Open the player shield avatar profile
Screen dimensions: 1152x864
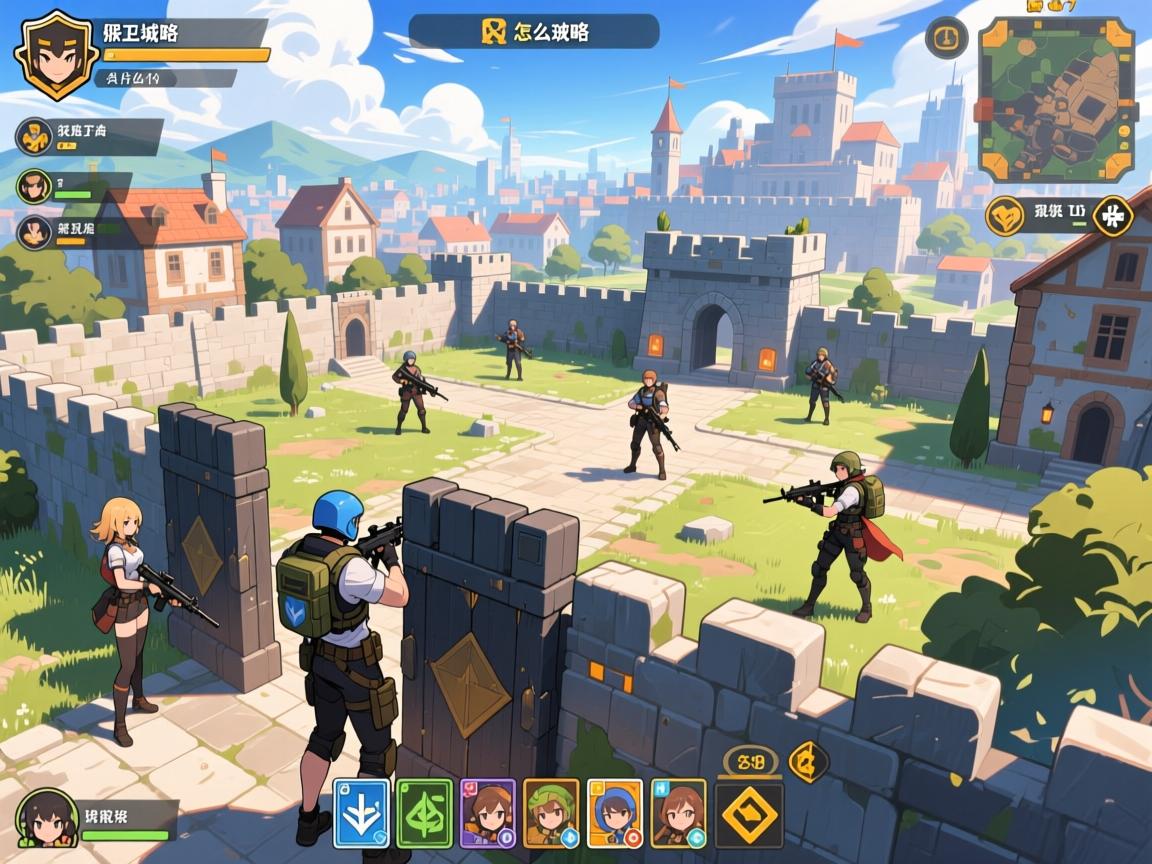pyautogui.click(x=57, y=53)
